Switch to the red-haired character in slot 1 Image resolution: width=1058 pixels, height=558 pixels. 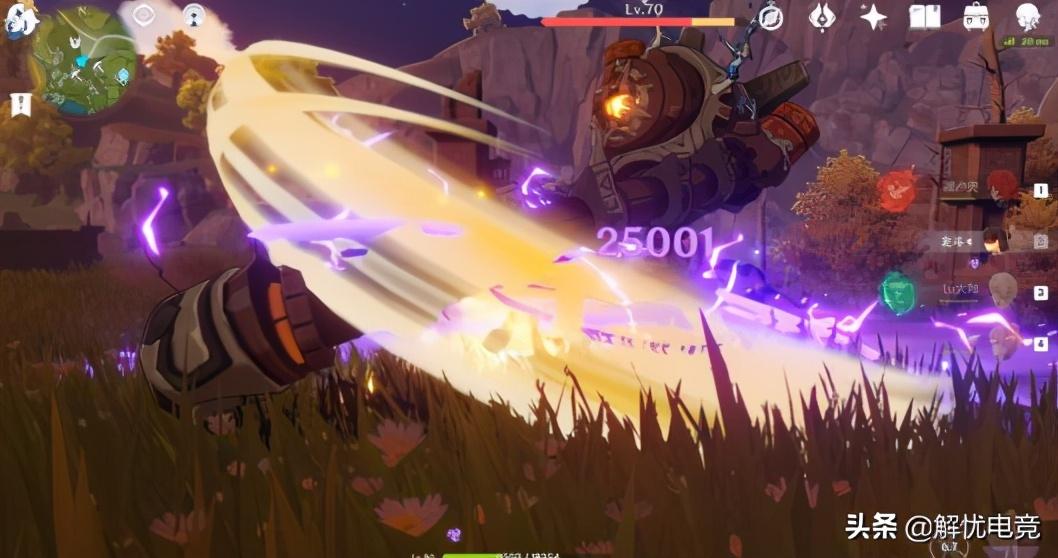coord(1001,187)
